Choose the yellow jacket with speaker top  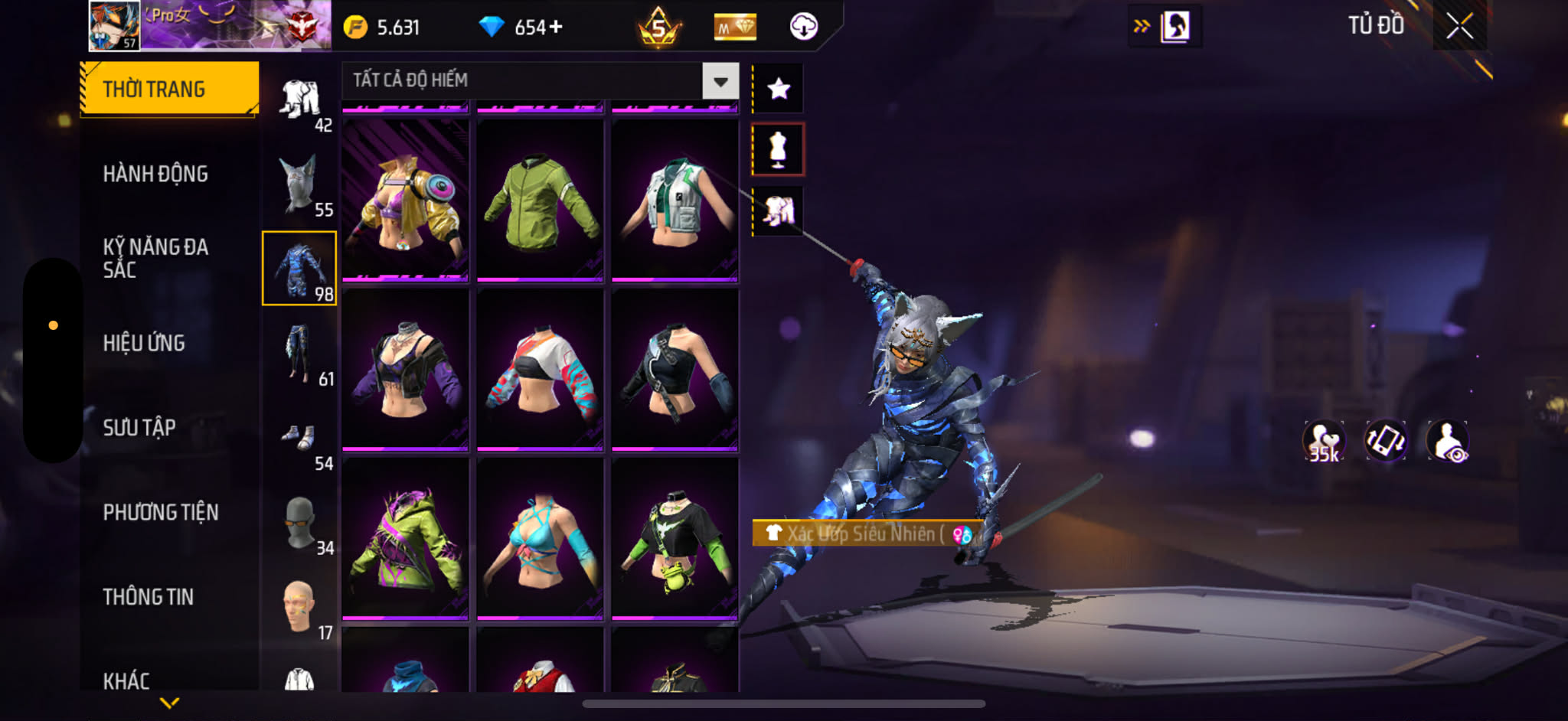coord(405,200)
